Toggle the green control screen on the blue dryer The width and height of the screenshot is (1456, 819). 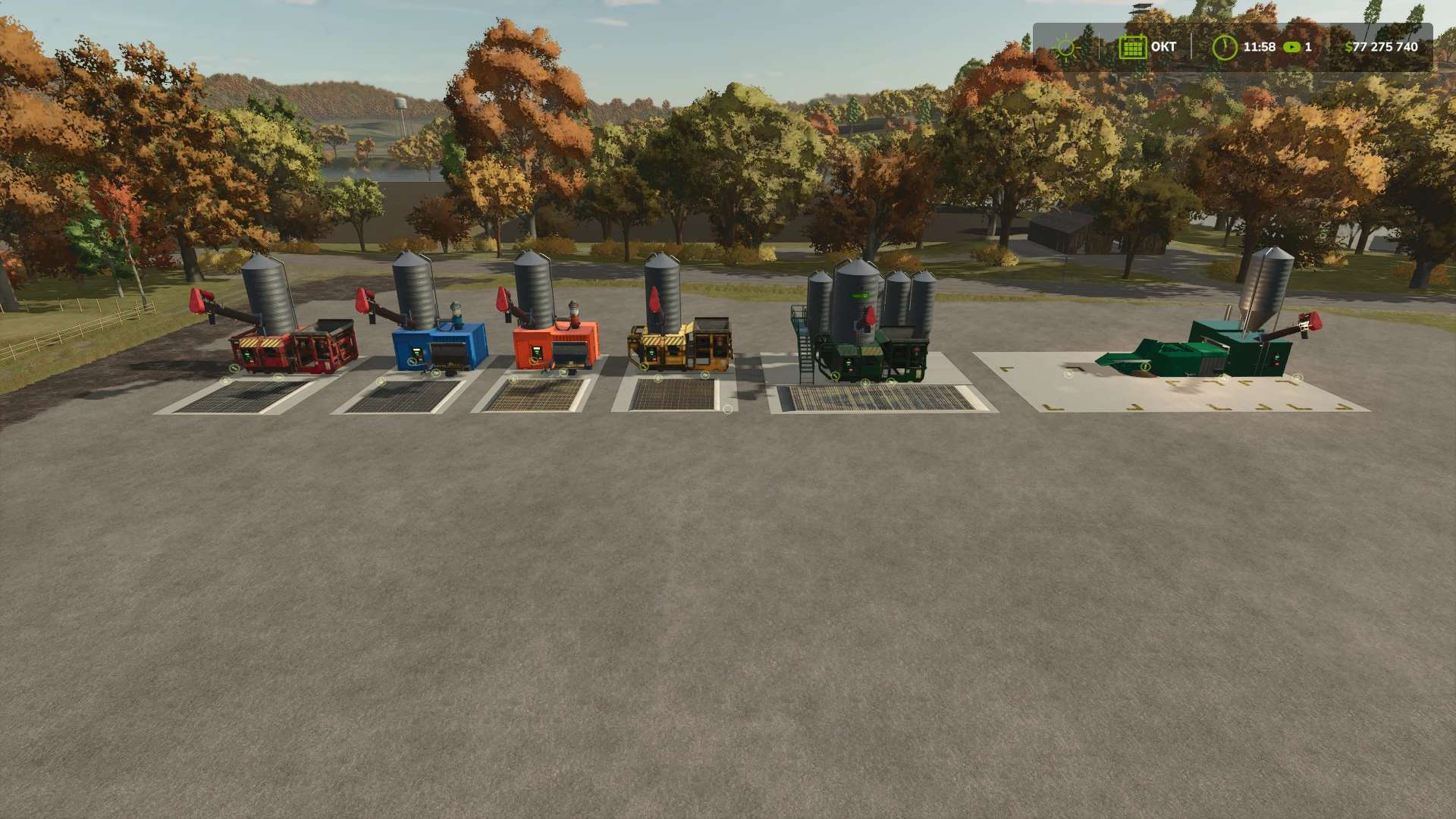416,352
